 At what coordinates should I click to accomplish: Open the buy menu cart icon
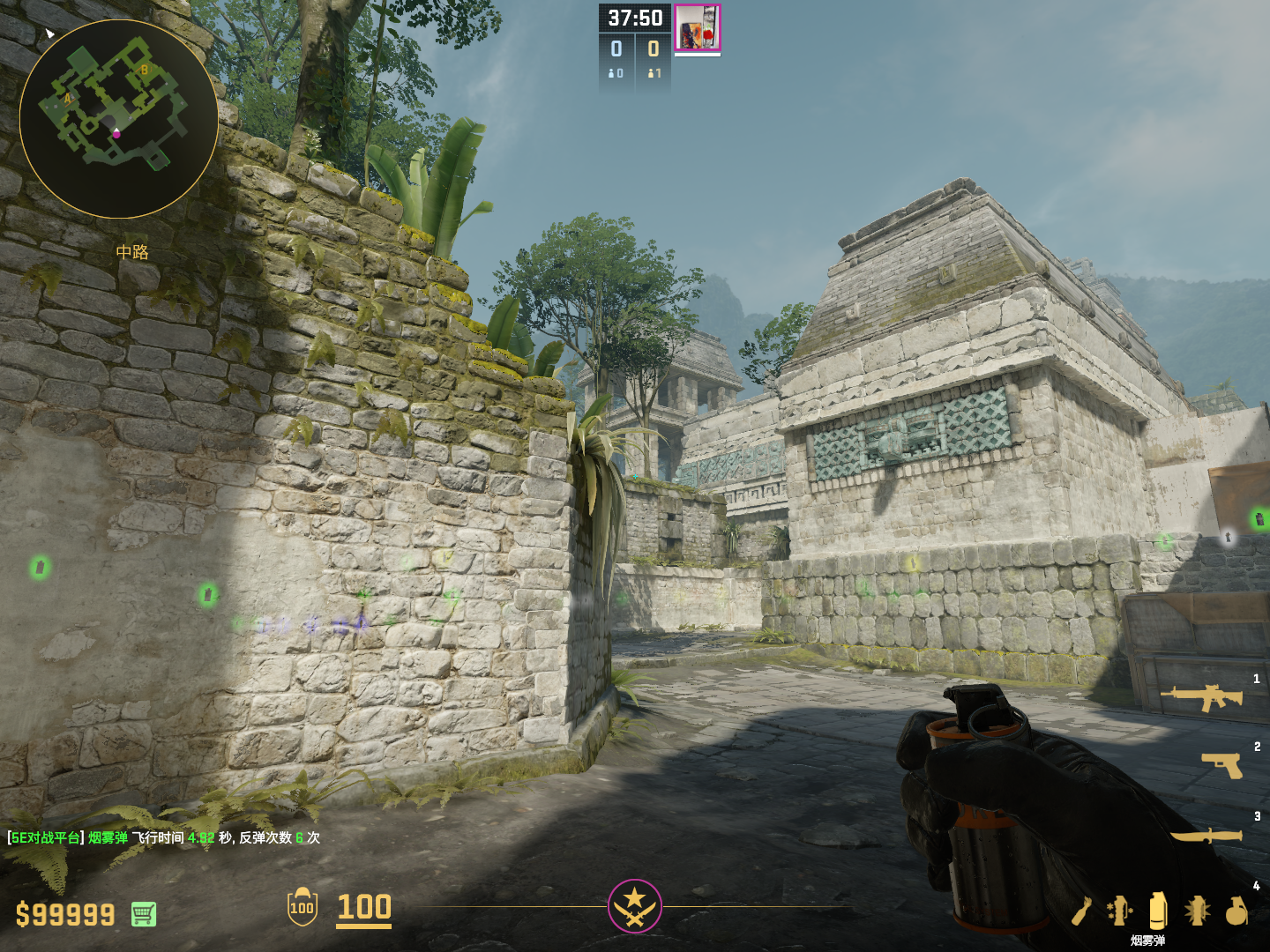(x=144, y=914)
